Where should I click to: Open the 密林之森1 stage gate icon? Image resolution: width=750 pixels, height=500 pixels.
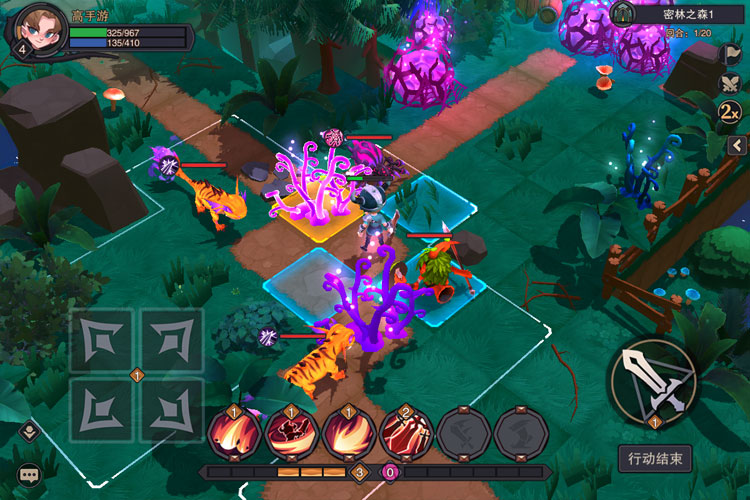click(x=624, y=14)
